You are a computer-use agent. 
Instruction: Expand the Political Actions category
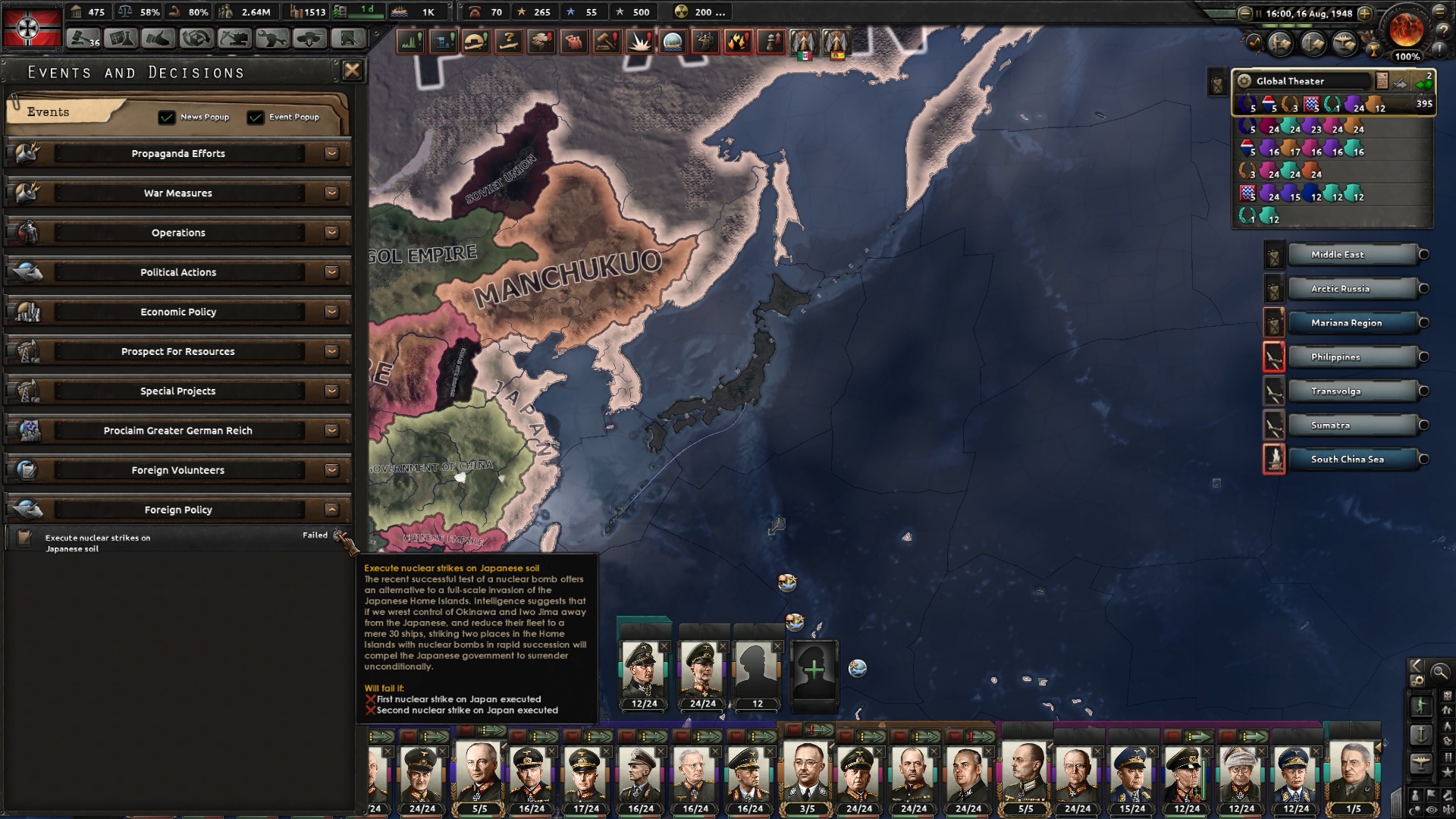(331, 271)
